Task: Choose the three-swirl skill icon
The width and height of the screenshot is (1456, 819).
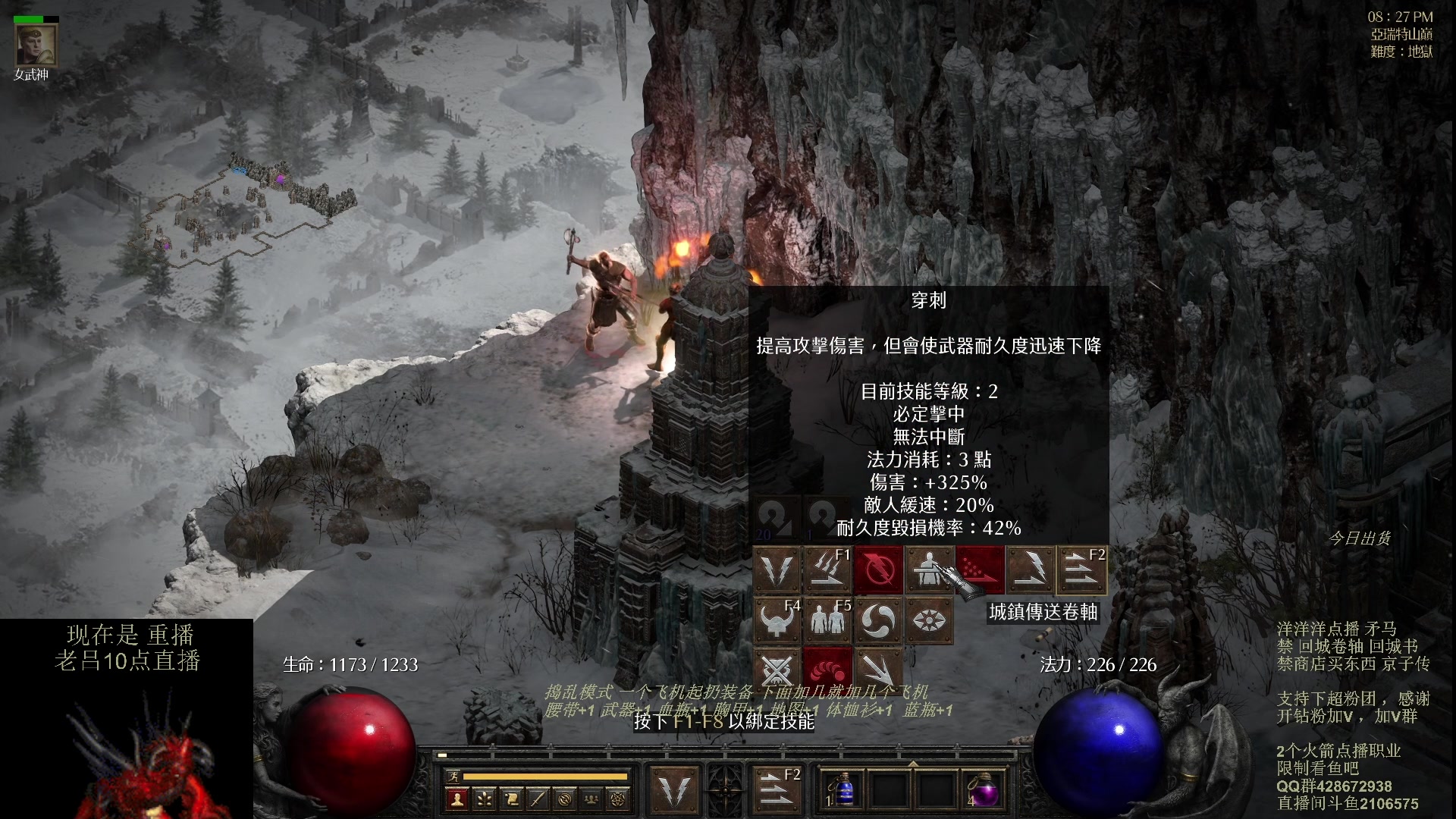Action: (x=878, y=620)
